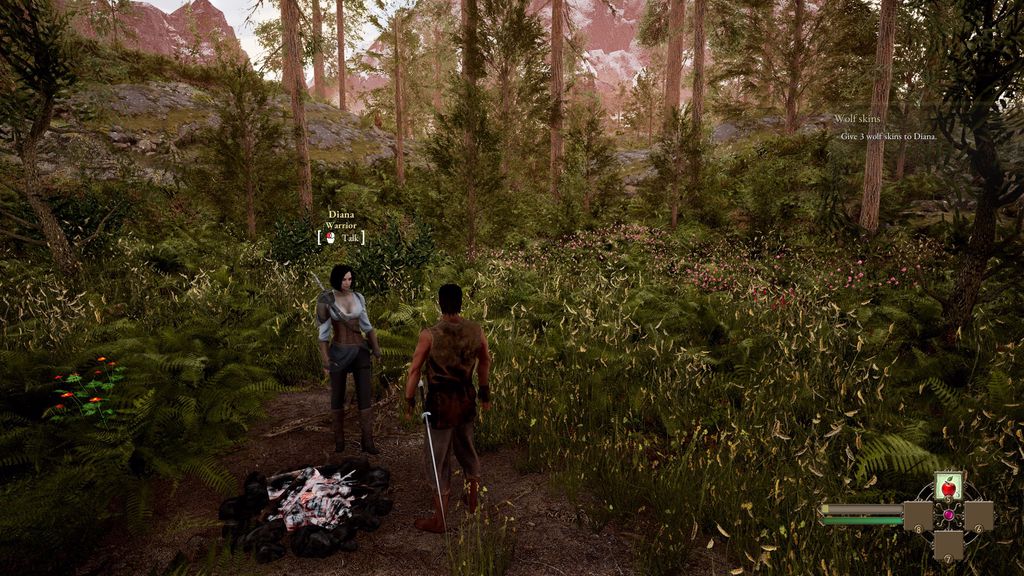The image size is (1024, 576).
Task: Select the empty quick slot numbered 7
Action: click(948, 545)
